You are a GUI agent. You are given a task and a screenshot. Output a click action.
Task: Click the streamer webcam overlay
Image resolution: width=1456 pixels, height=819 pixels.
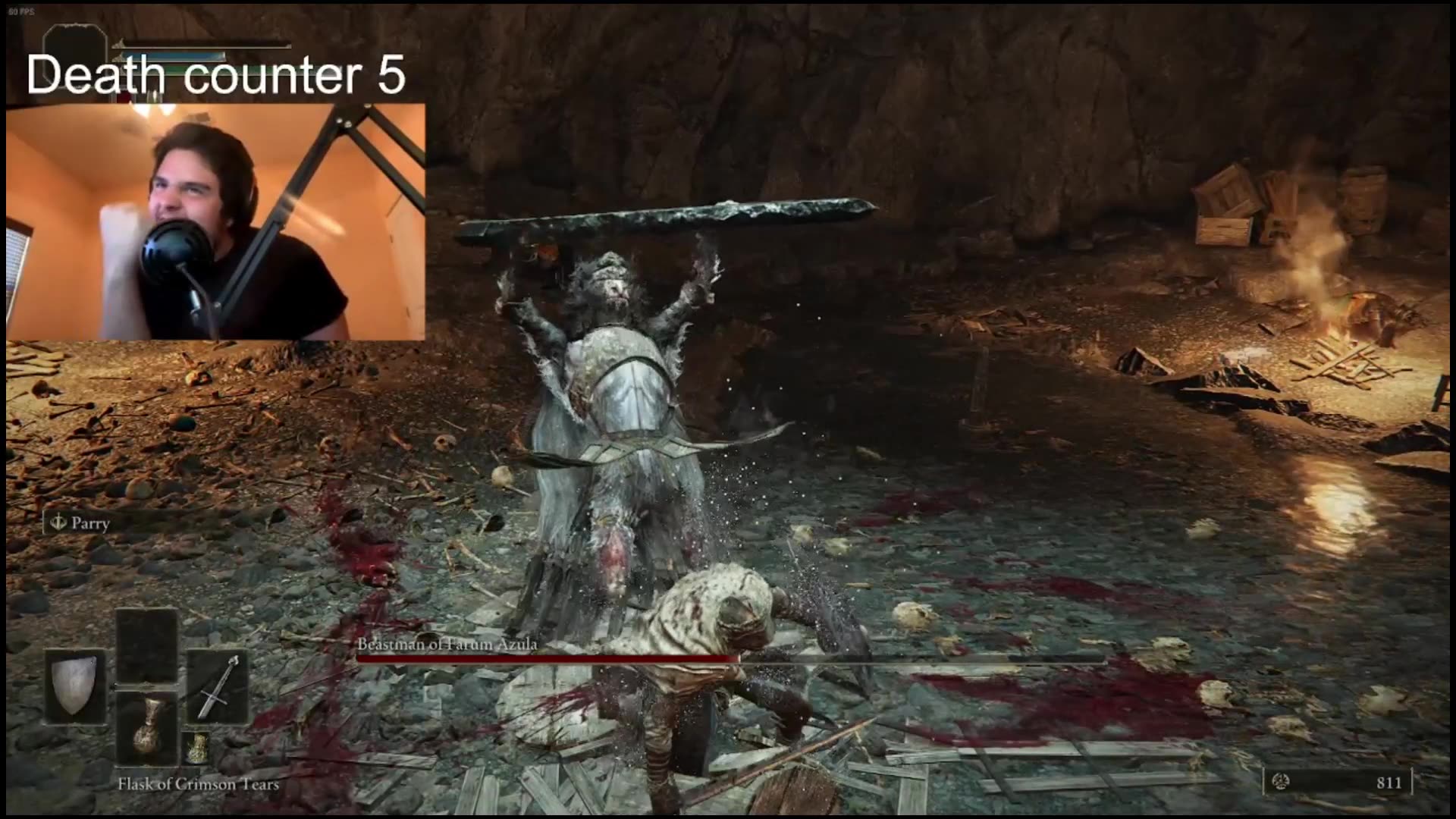click(215, 221)
